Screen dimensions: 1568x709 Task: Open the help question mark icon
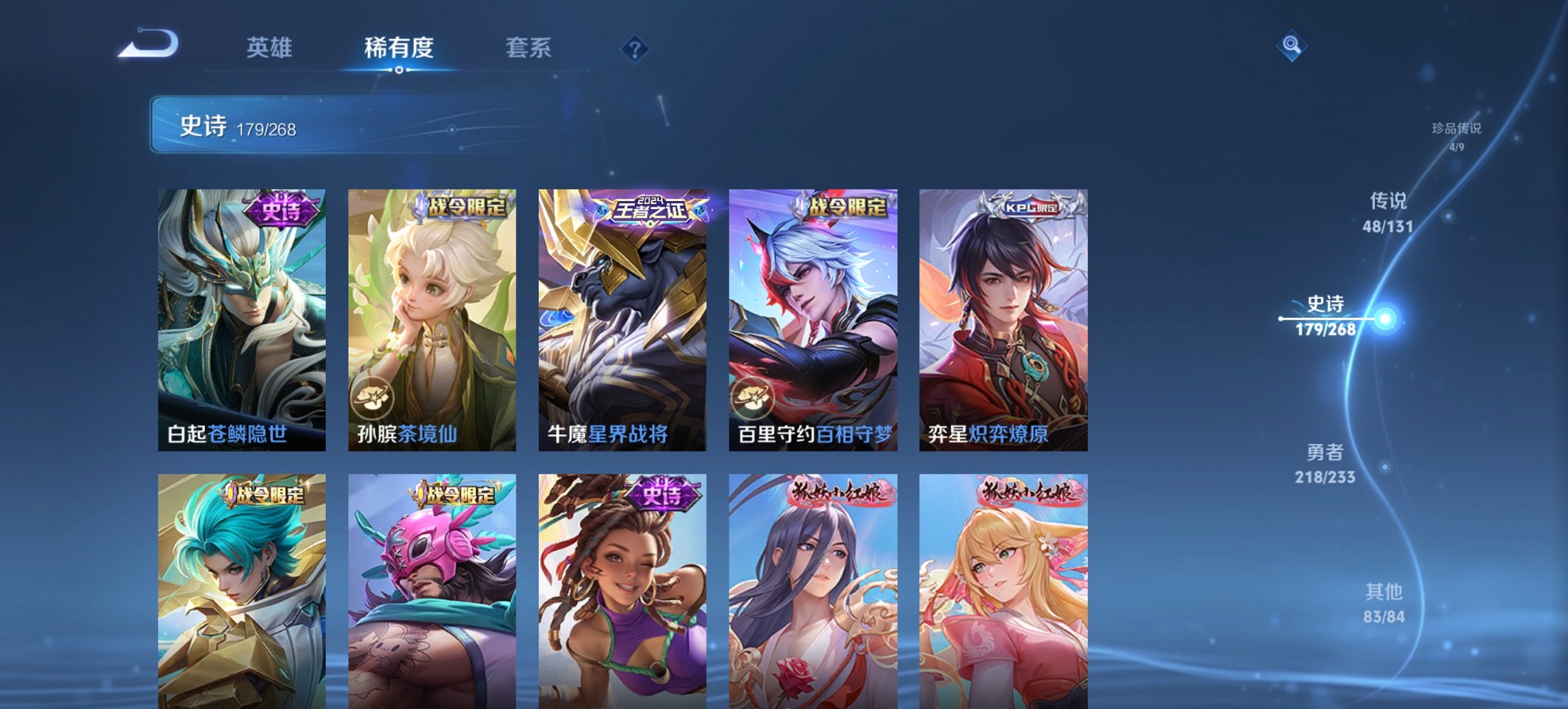pos(635,48)
